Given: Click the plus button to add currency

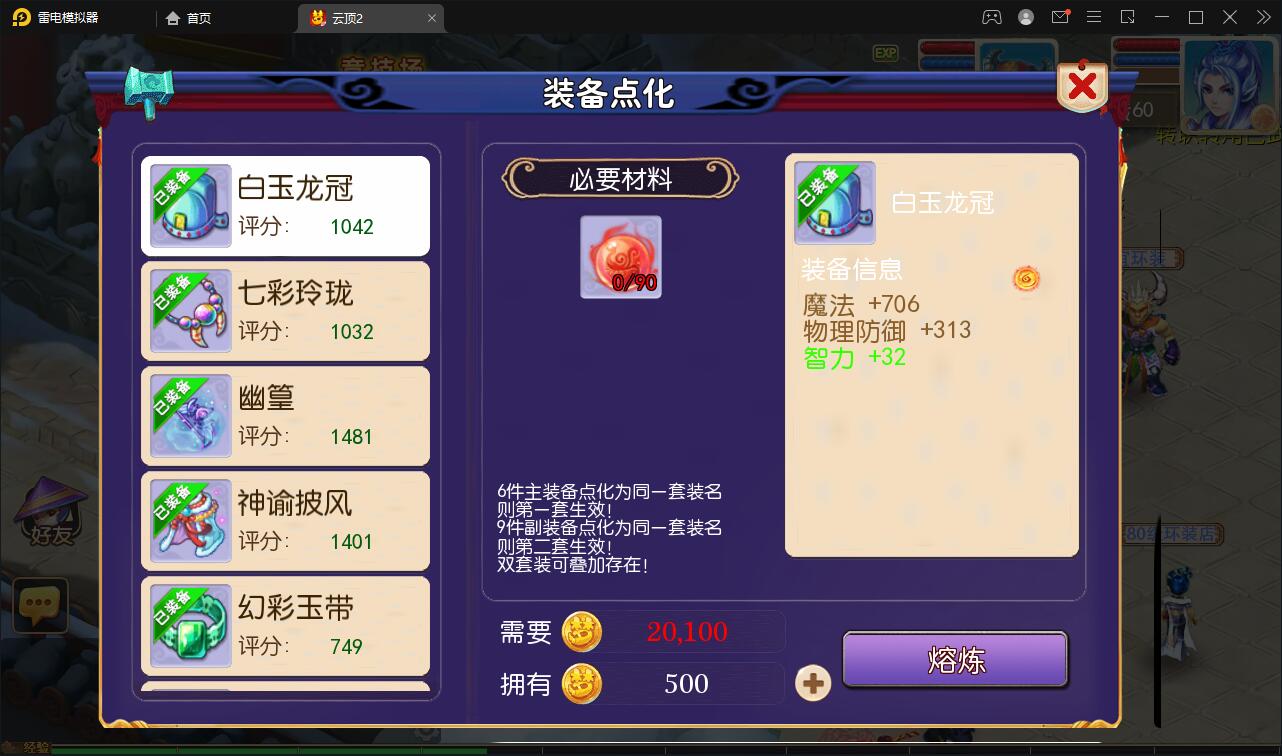Looking at the screenshot, I should [813, 683].
